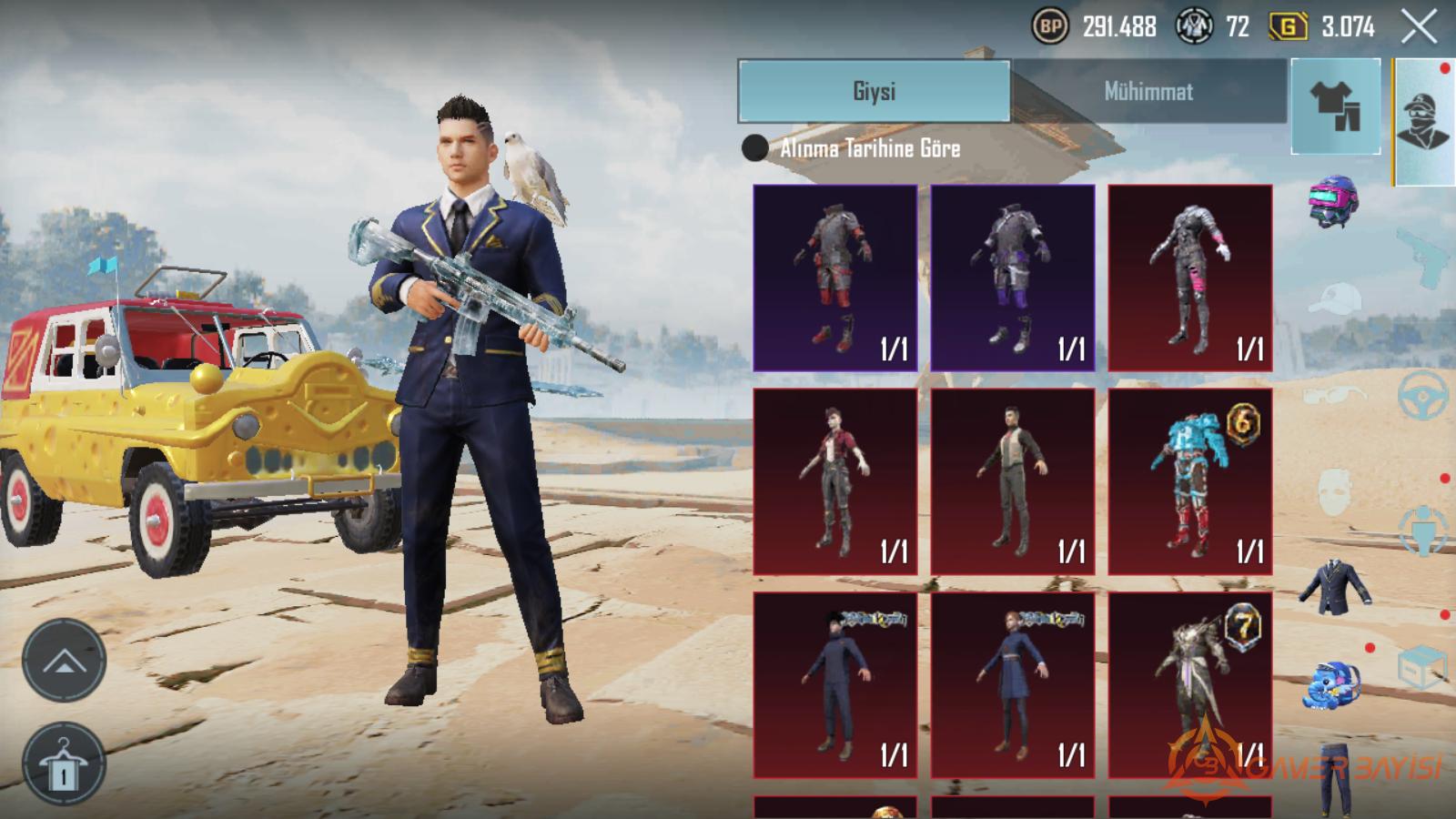Pick the red and black armor outfit
Image resolution: width=1456 pixels, height=819 pixels.
click(x=835, y=278)
